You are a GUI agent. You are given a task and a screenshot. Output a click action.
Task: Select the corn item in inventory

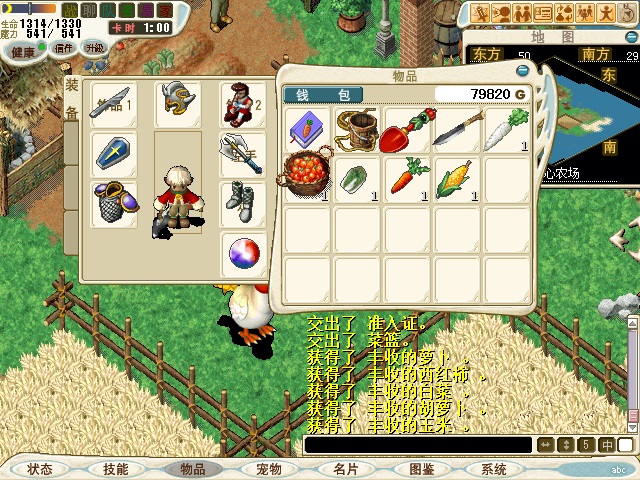pos(457,178)
